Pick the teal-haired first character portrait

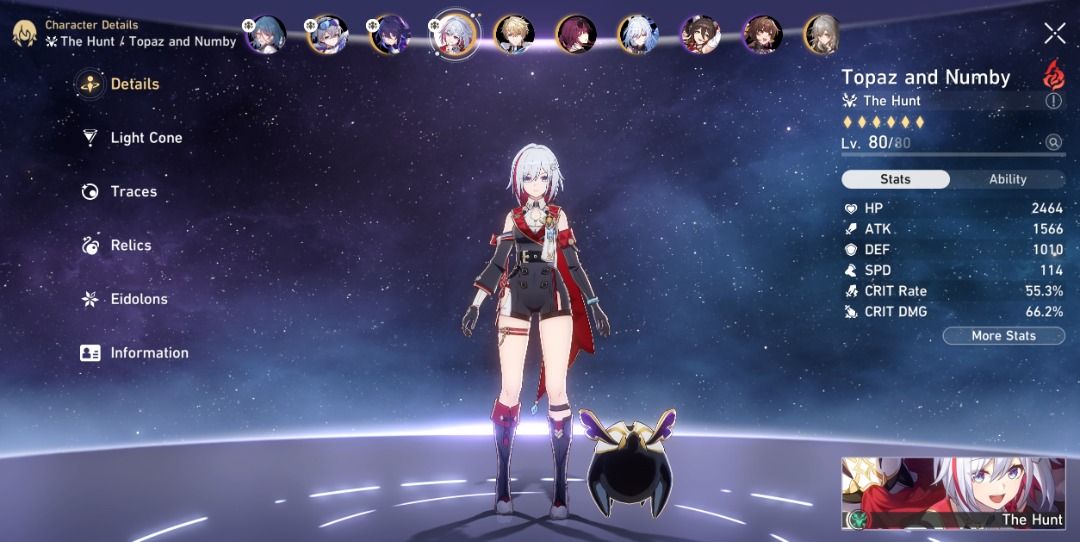(266, 34)
